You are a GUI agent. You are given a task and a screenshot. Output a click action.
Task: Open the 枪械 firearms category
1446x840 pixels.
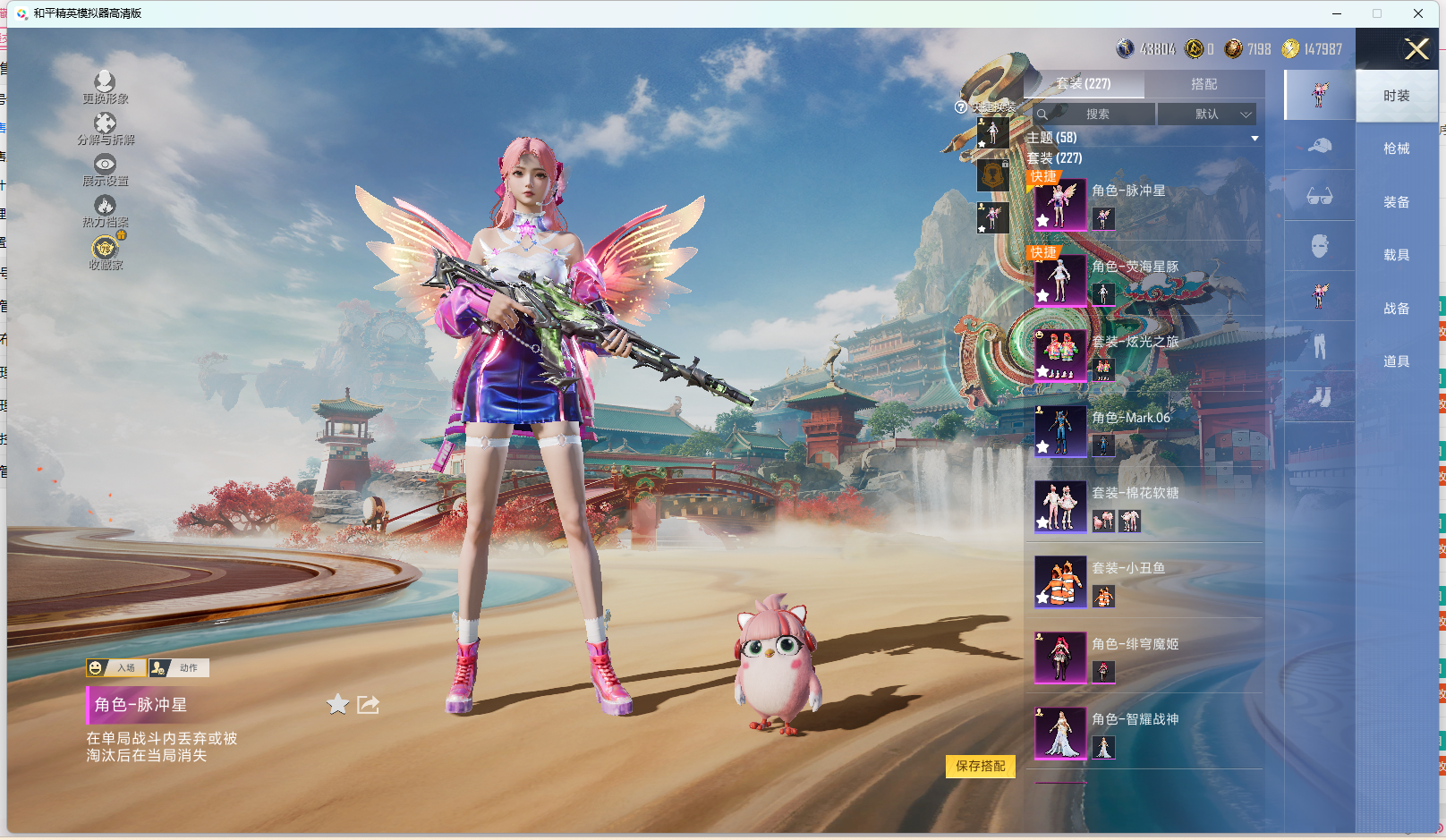click(1396, 148)
